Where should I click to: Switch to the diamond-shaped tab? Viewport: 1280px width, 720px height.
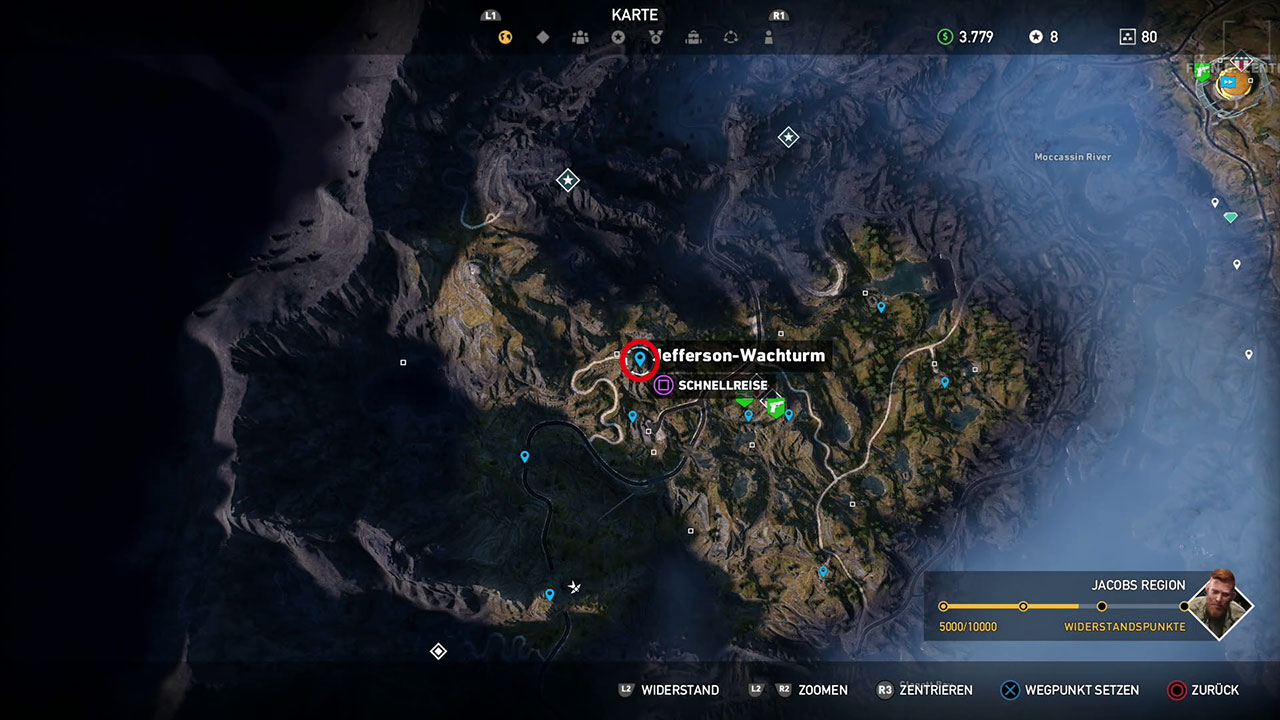tap(543, 38)
